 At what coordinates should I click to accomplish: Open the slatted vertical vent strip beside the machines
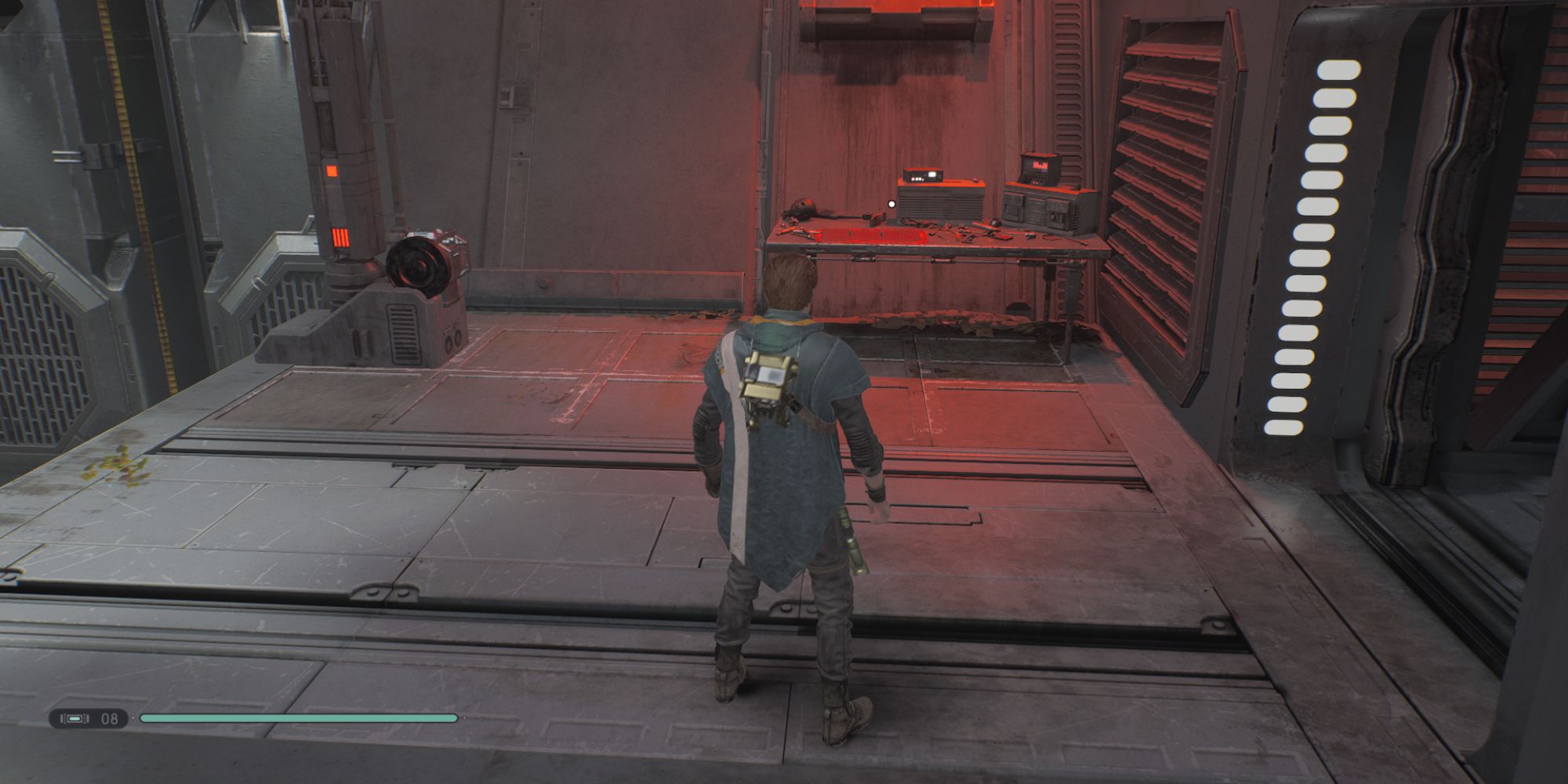pyautogui.click(x=1066, y=141)
